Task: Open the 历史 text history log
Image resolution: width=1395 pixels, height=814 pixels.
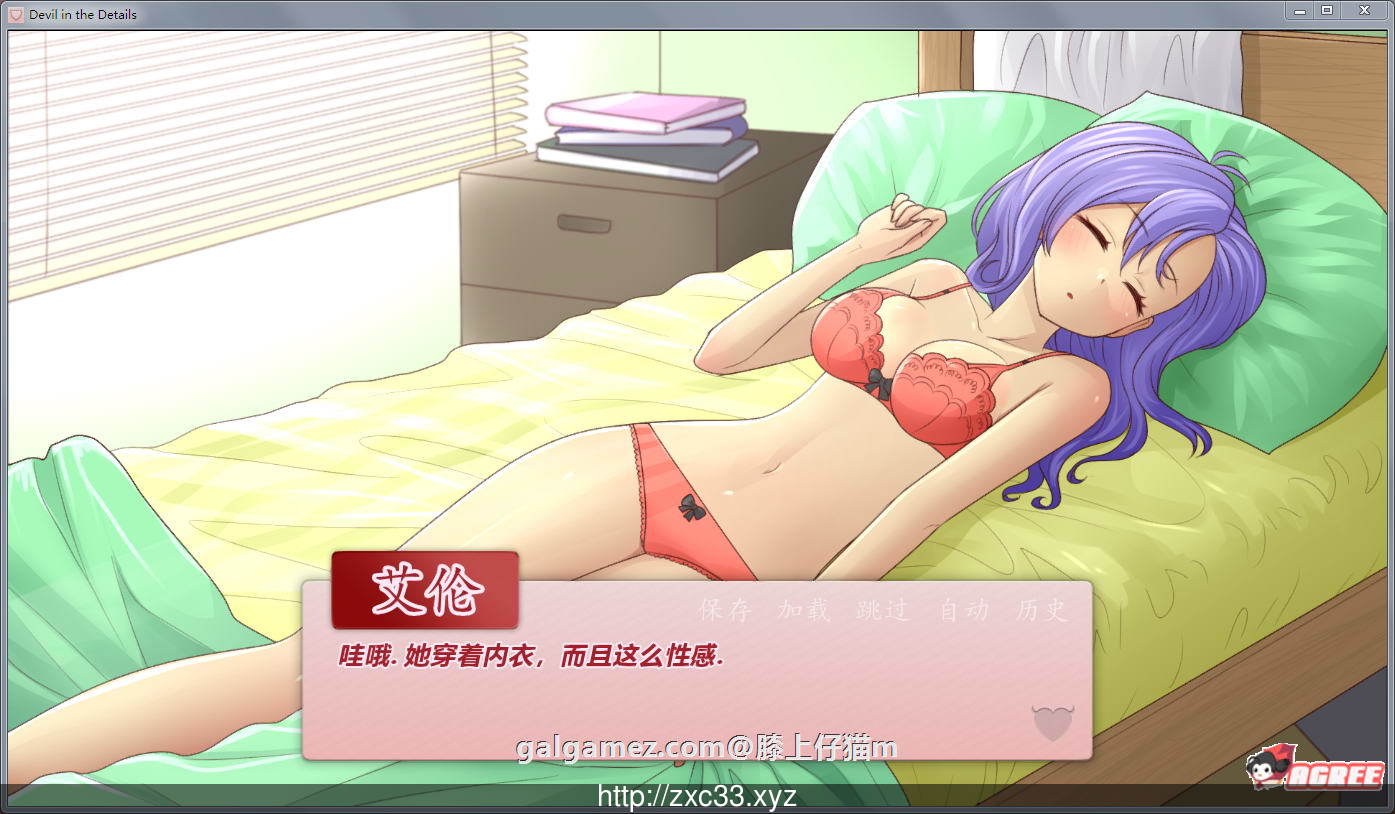Action: 1040,610
